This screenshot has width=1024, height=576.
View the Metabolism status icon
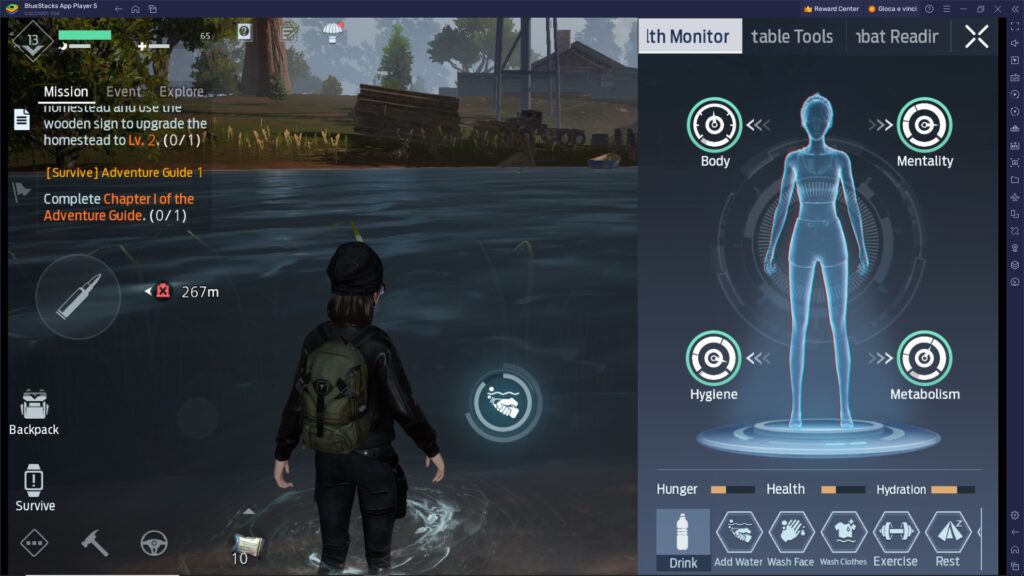click(924, 358)
